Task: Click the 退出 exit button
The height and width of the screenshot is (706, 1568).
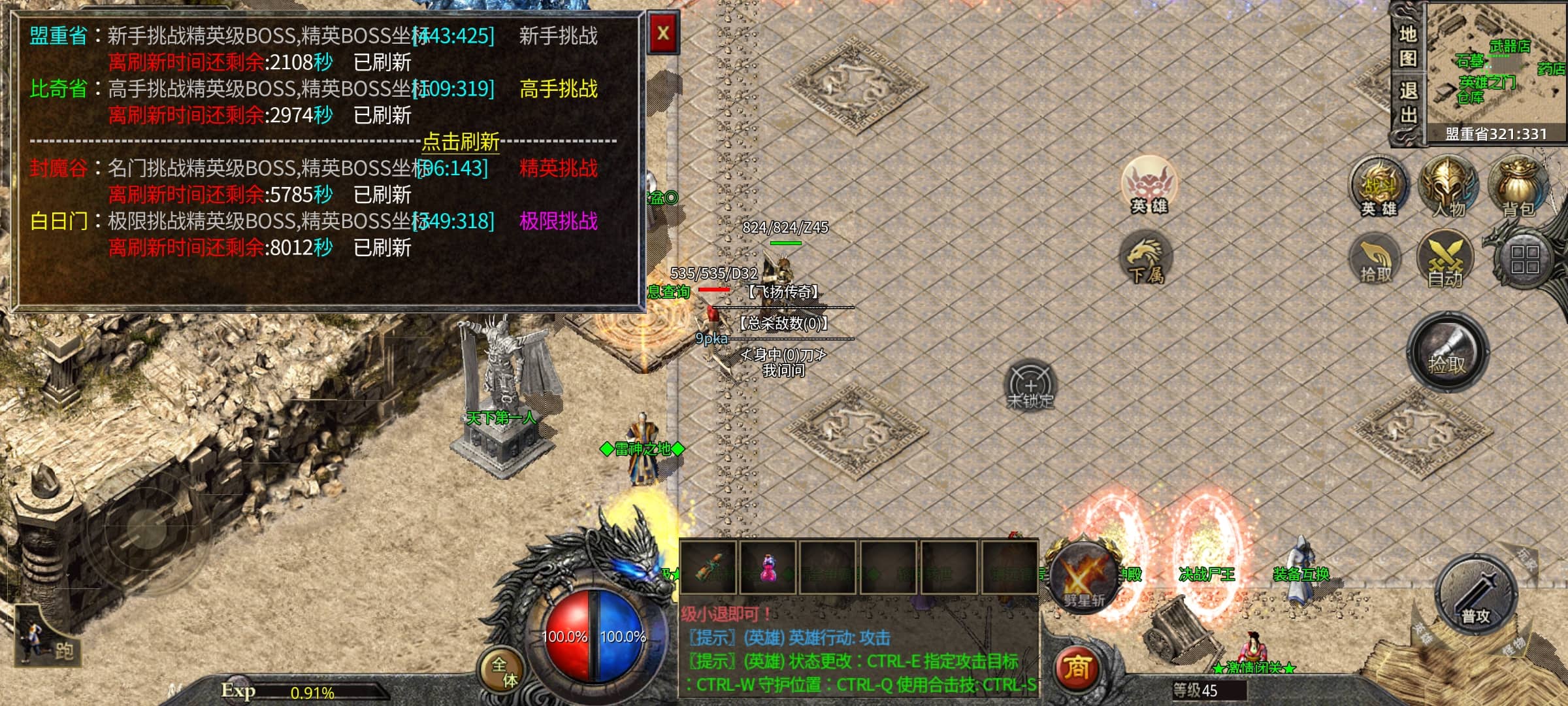Action: pos(1407,102)
